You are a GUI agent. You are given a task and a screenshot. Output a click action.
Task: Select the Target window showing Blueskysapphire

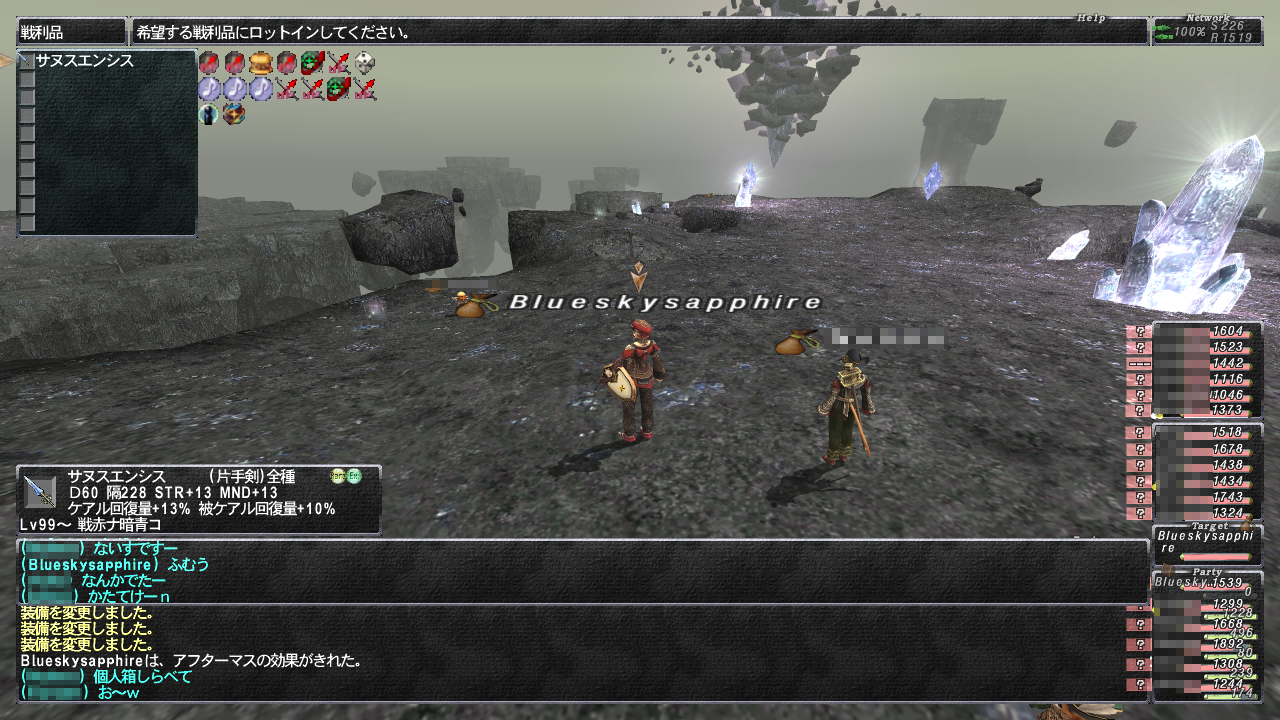coord(1206,543)
